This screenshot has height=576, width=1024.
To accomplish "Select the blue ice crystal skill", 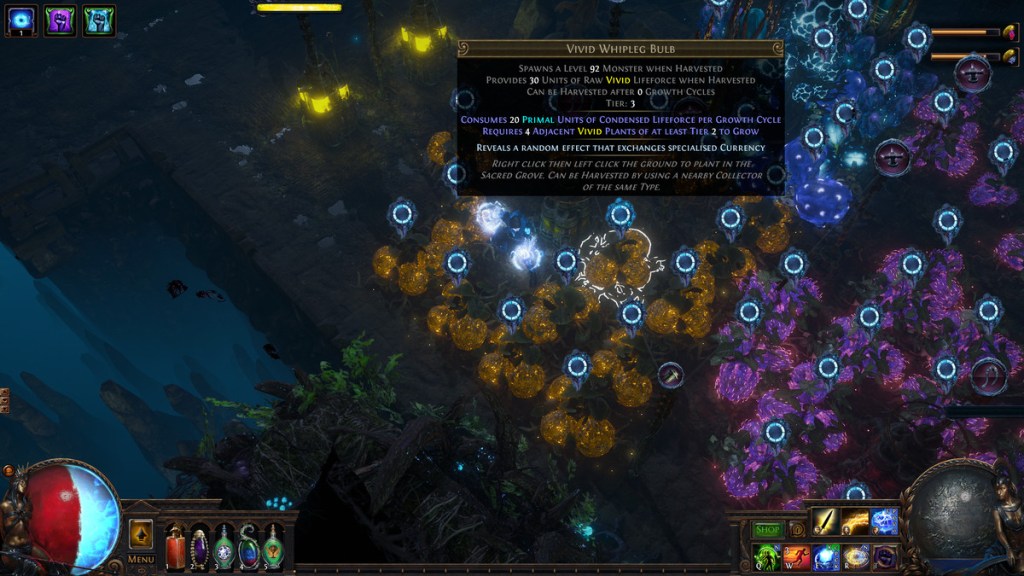I will tap(884, 523).
